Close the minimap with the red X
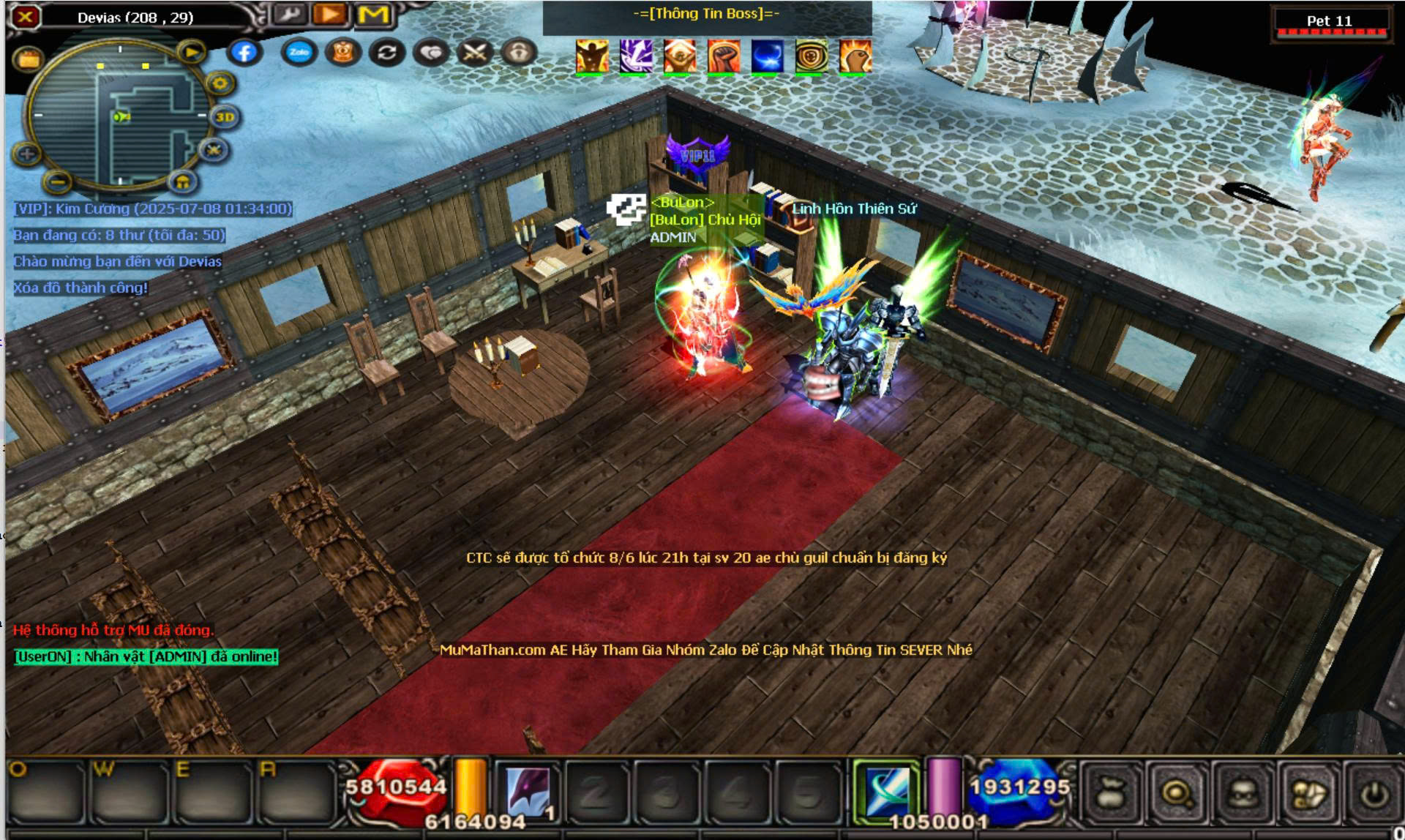Image resolution: width=1405 pixels, height=840 pixels. pyautogui.click(x=26, y=16)
